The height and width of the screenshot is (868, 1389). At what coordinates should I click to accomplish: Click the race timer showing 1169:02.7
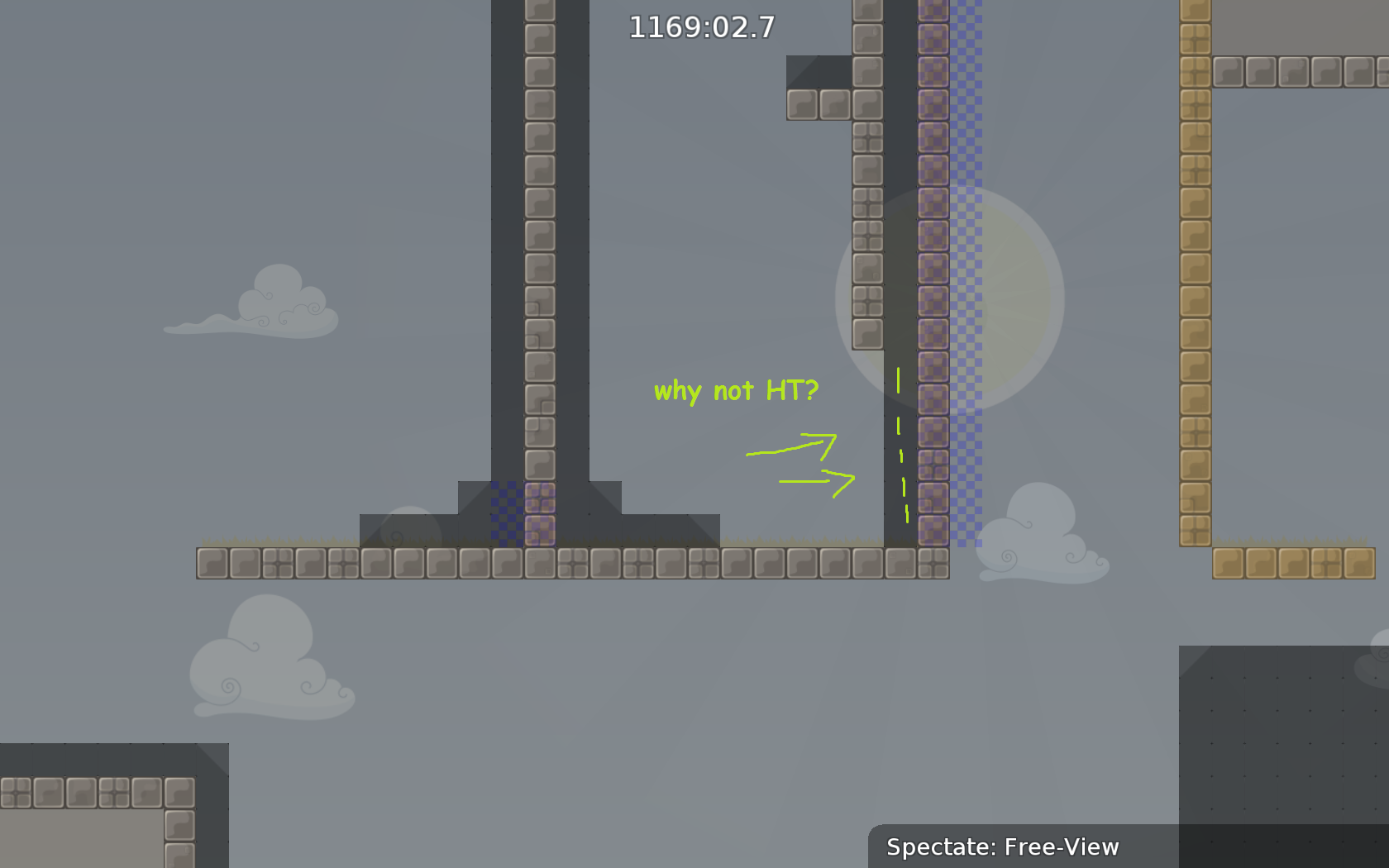(699, 29)
